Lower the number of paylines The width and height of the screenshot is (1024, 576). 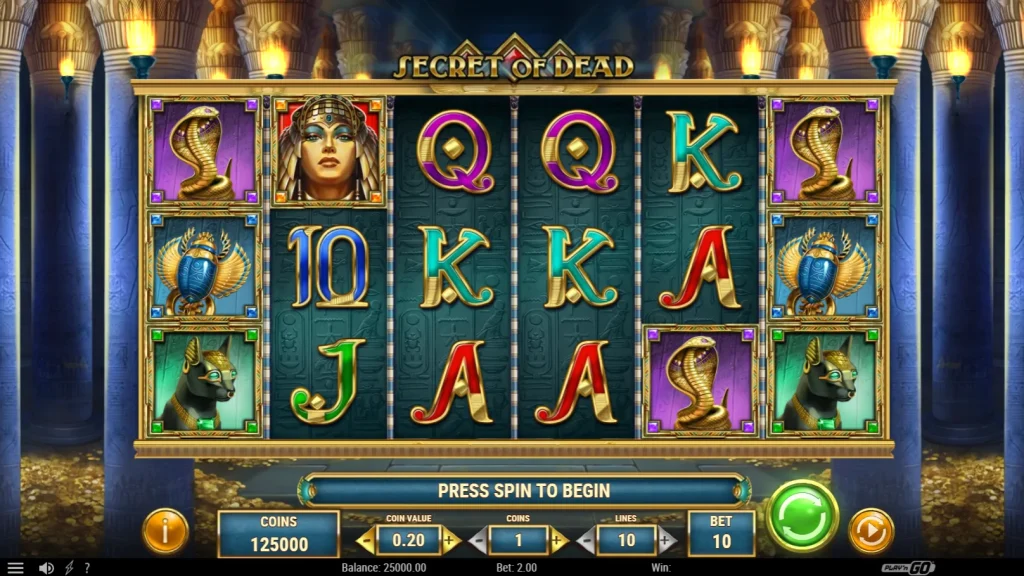coord(586,541)
